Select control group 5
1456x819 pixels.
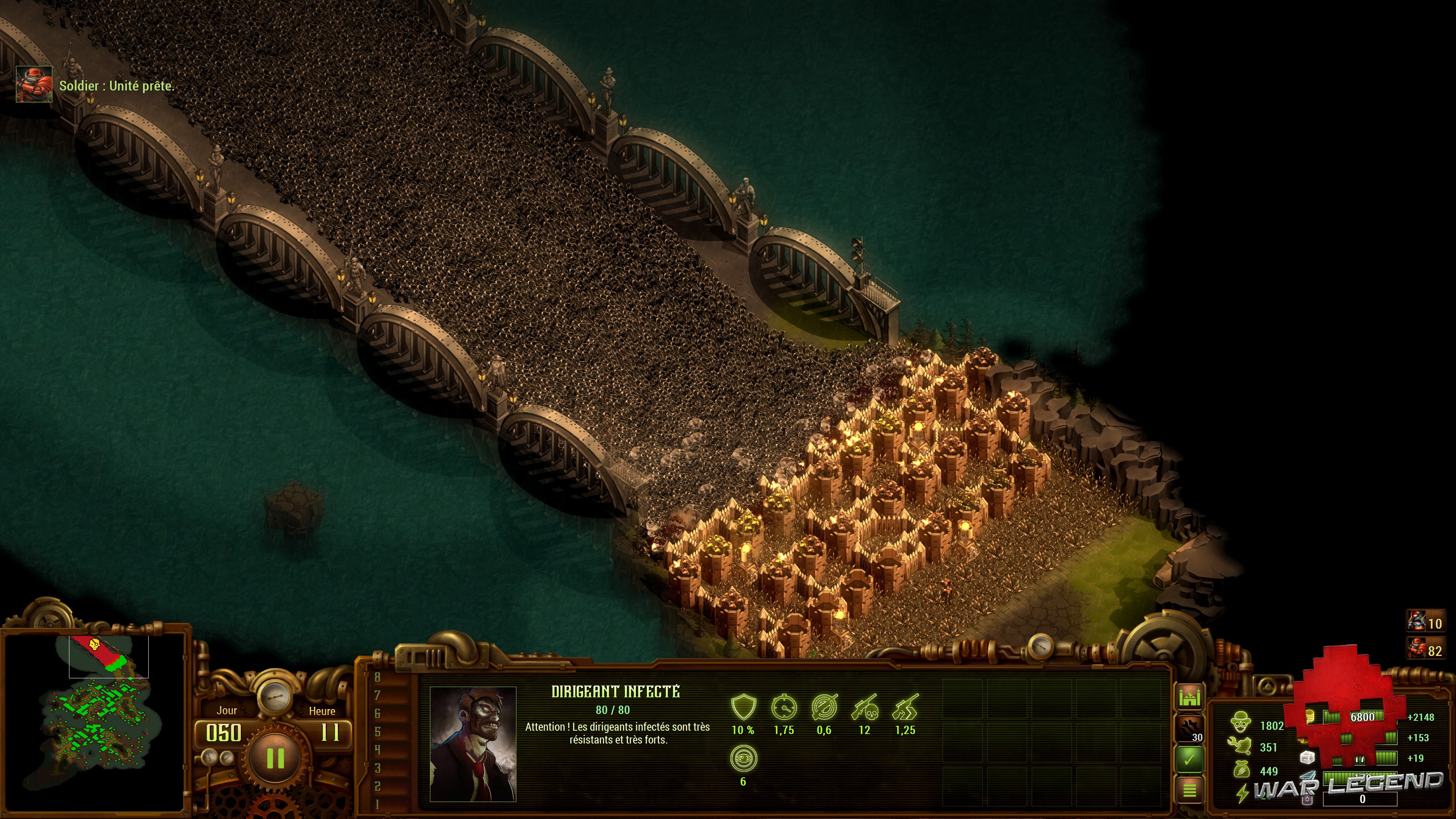pyautogui.click(x=378, y=732)
